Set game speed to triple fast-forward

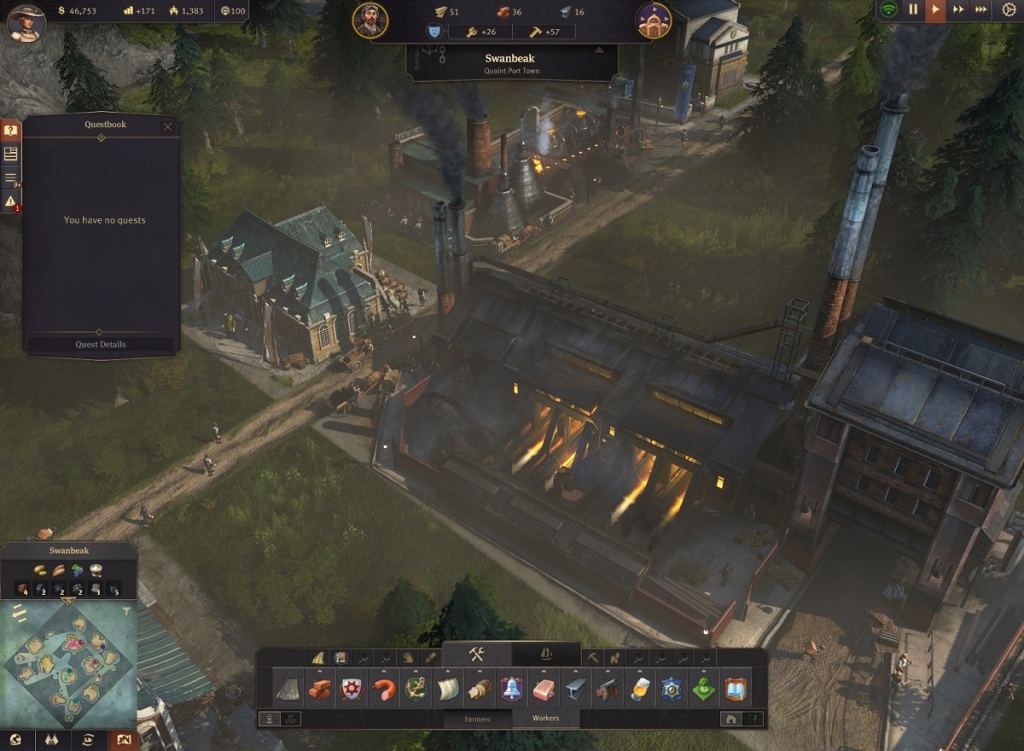click(x=981, y=9)
